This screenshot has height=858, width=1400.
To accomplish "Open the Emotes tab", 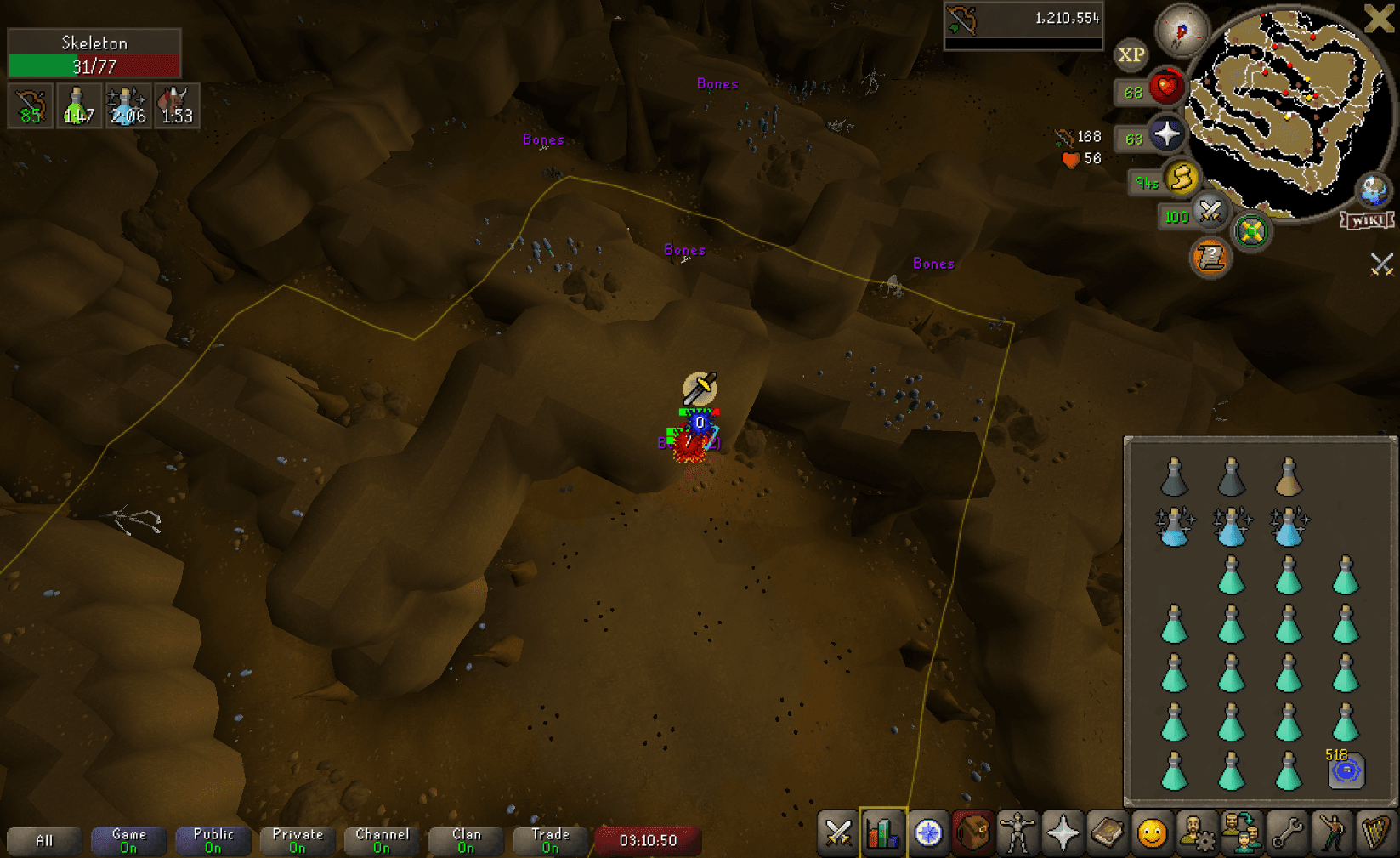I will click(1330, 835).
